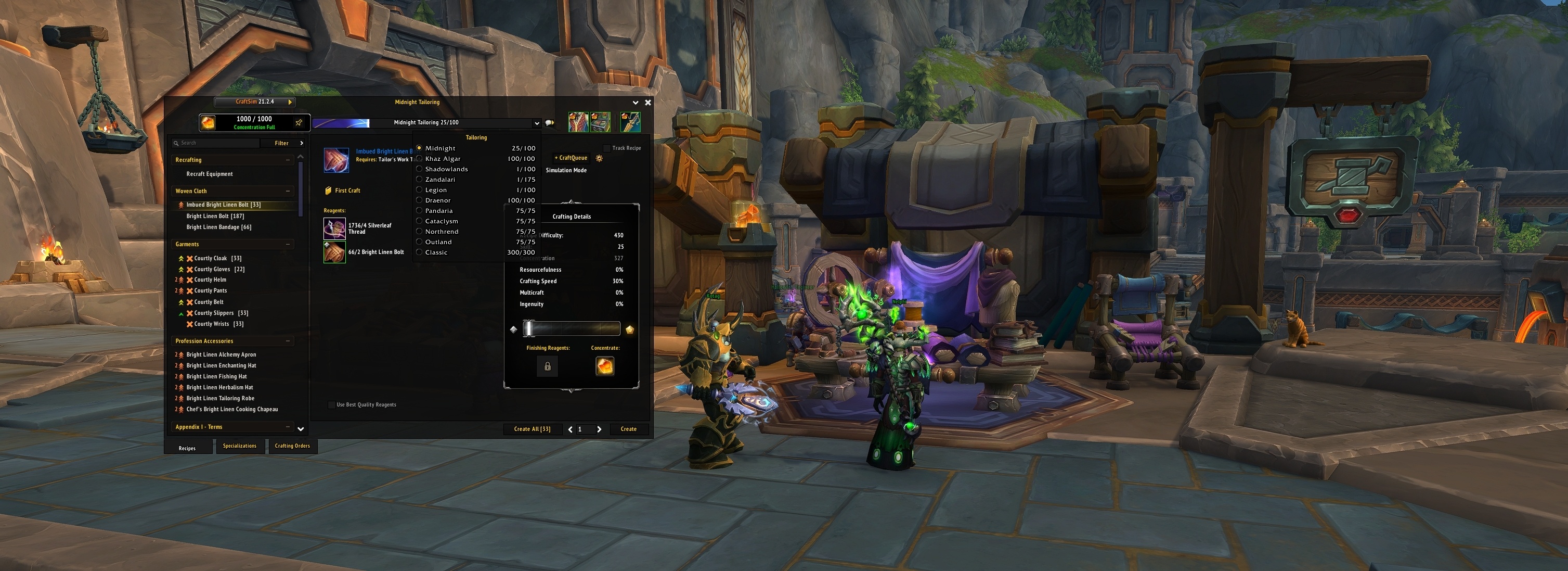The width and height of the screenshot is (1568, 571).
Task: Toggle Use Best Quality Reagents
Action: pos(332,404)
